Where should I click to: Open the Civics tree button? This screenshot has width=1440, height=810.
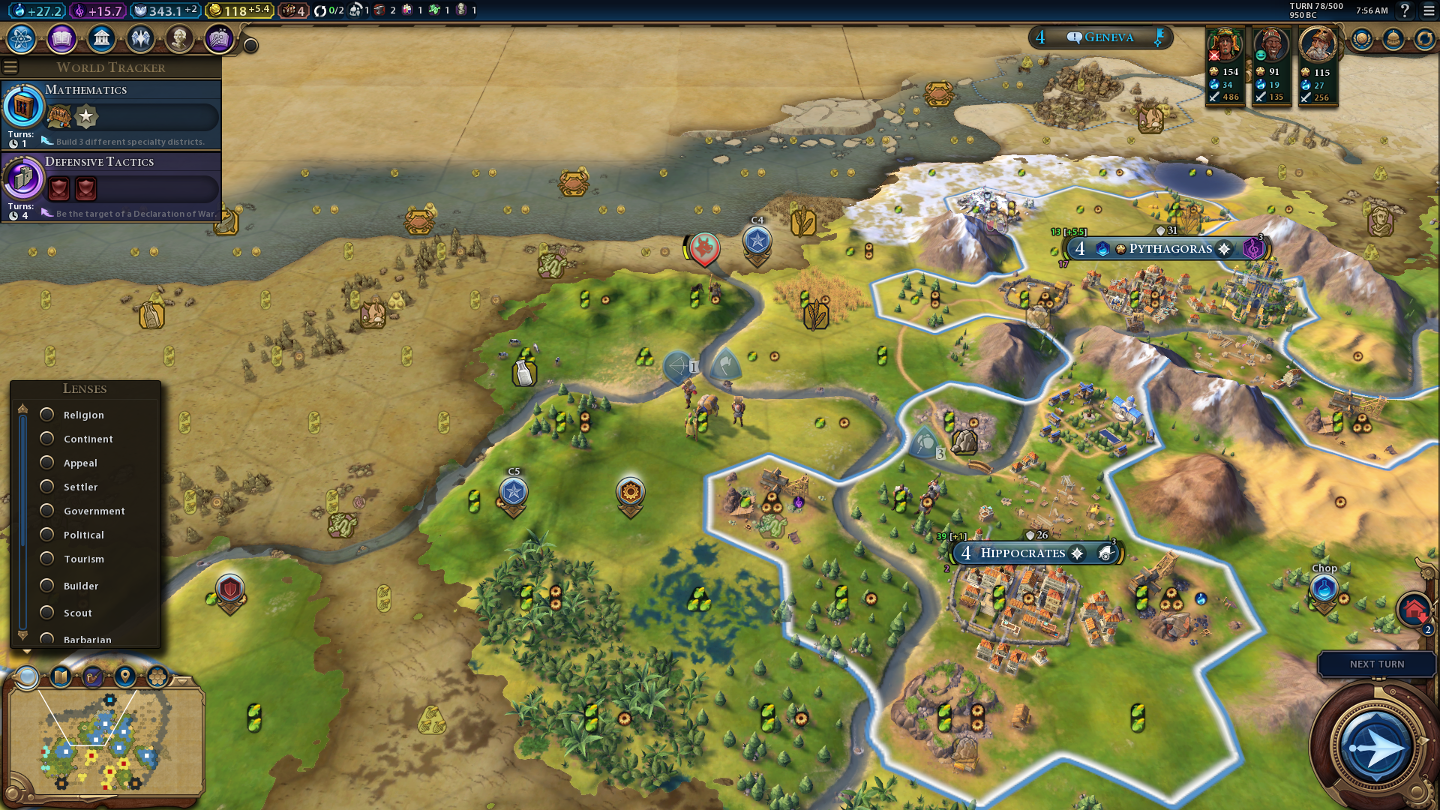(x=62, y=39)
